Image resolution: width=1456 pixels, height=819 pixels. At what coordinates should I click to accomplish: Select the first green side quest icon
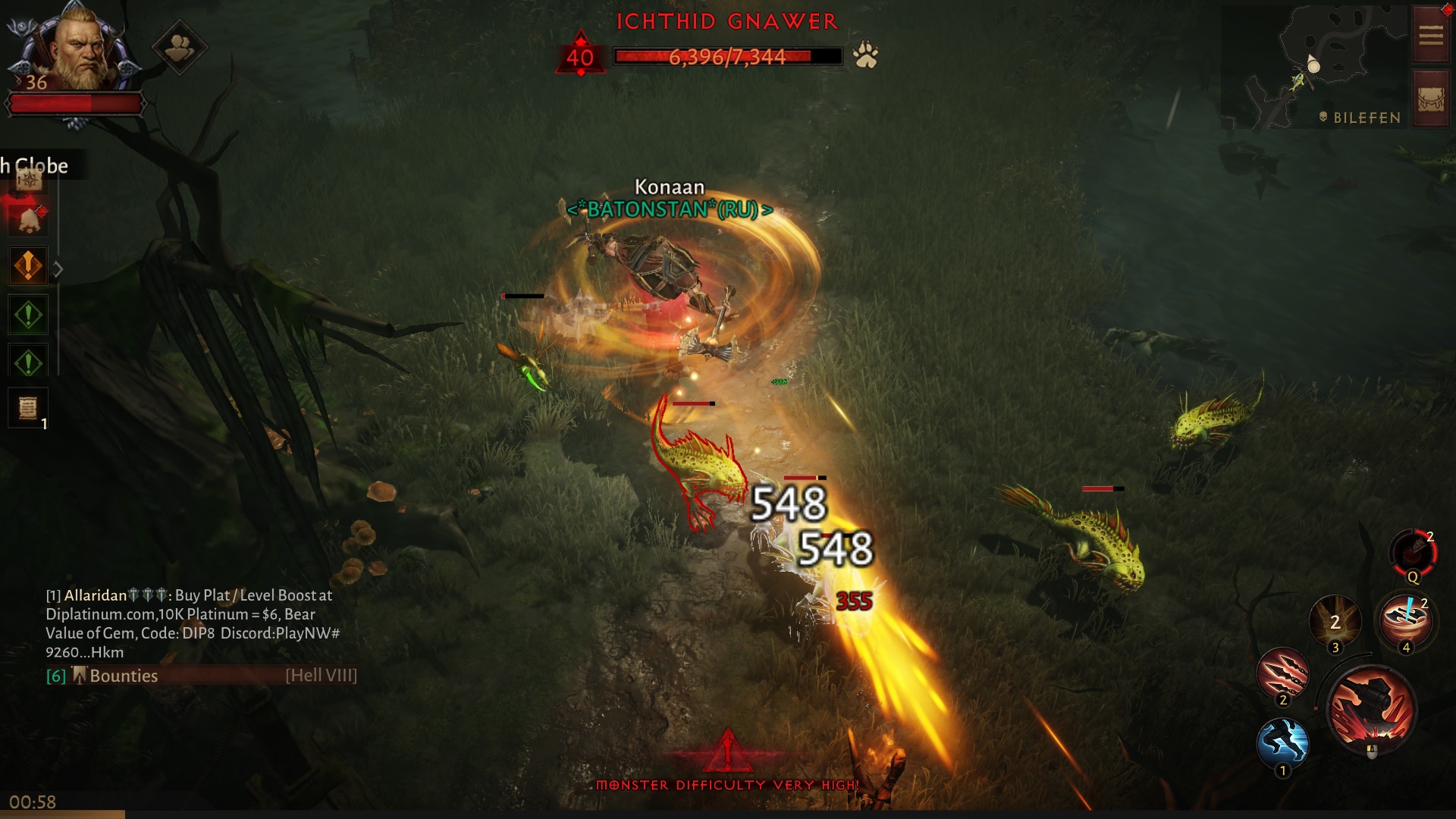(x=28, y=314)
